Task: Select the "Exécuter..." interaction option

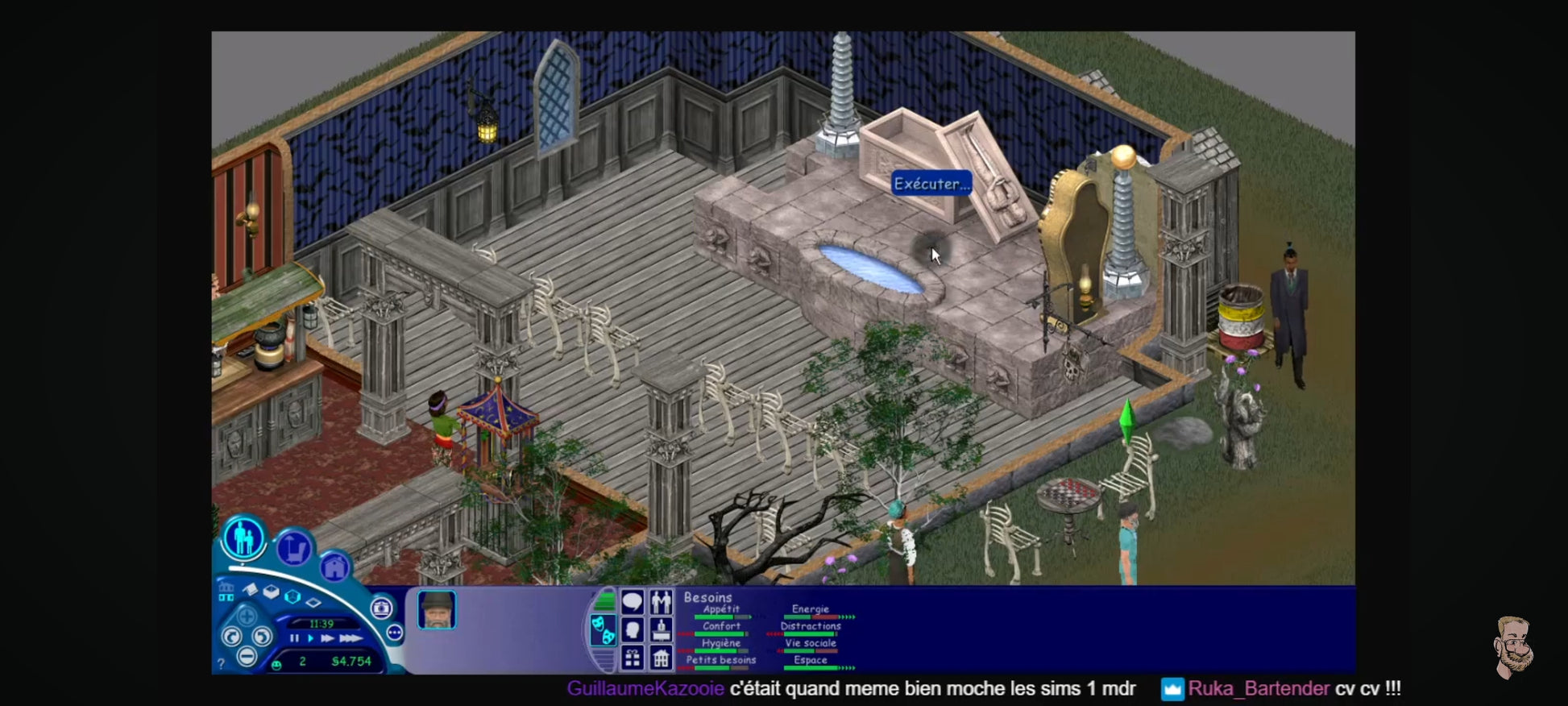Action: click(931, 184)
